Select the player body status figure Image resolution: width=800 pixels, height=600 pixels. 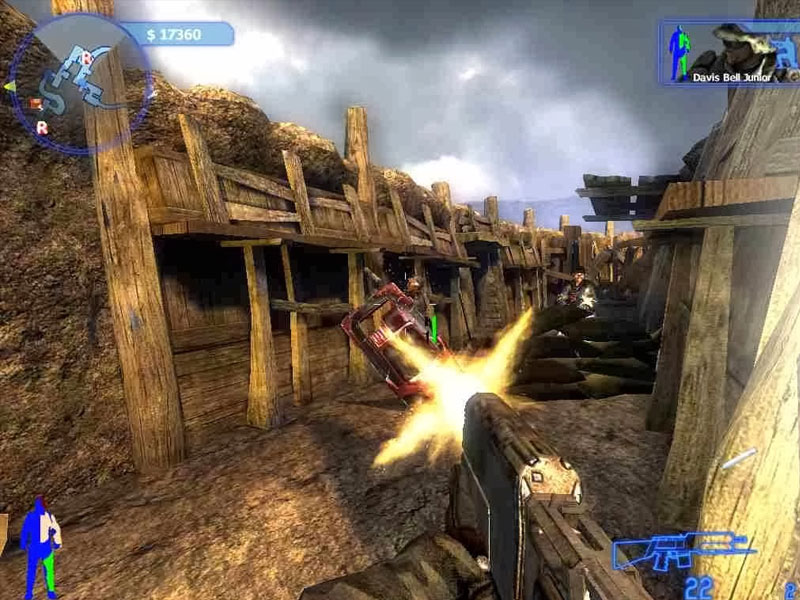40,546
